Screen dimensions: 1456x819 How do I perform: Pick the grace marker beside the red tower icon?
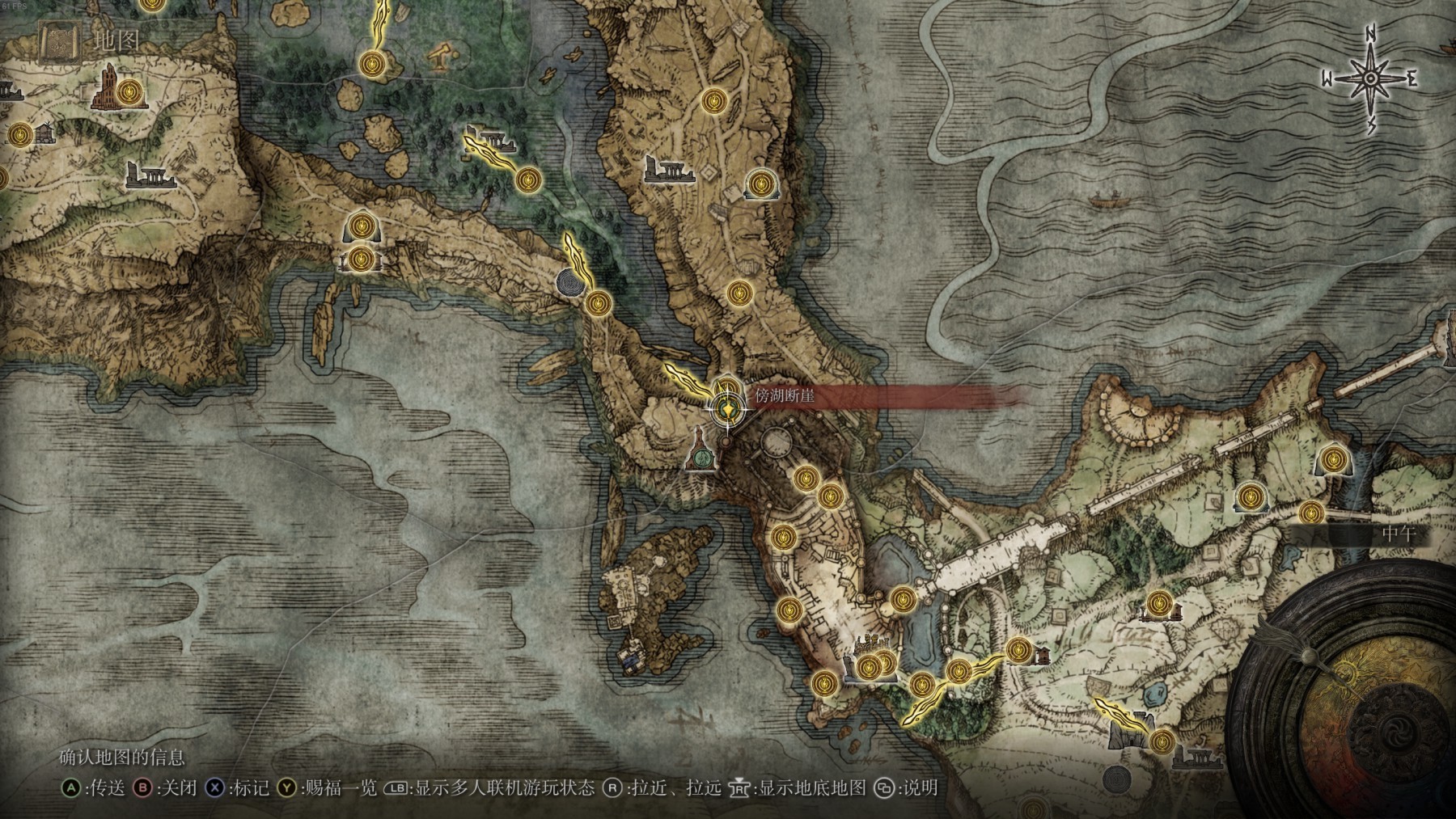[x=130, y=95]
